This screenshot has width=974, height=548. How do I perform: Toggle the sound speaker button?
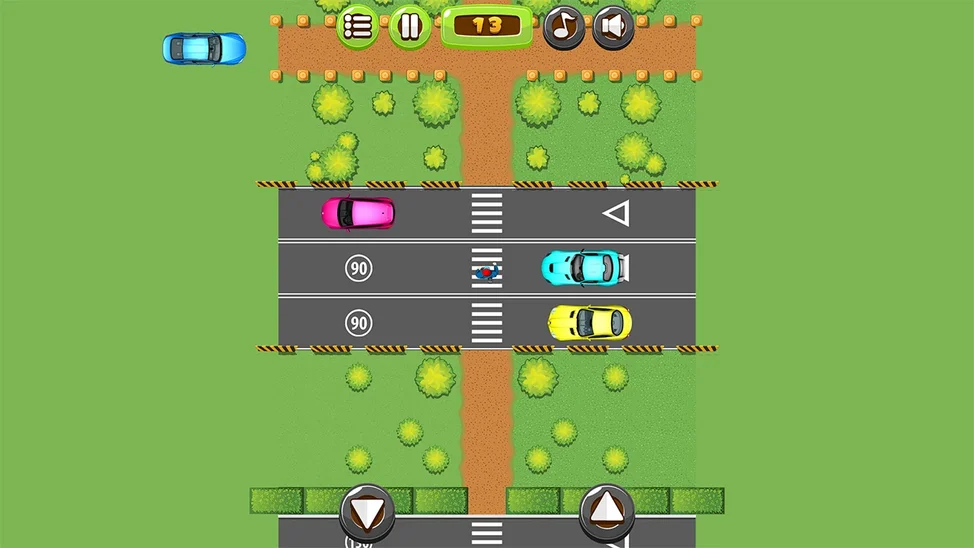(613, 27)
